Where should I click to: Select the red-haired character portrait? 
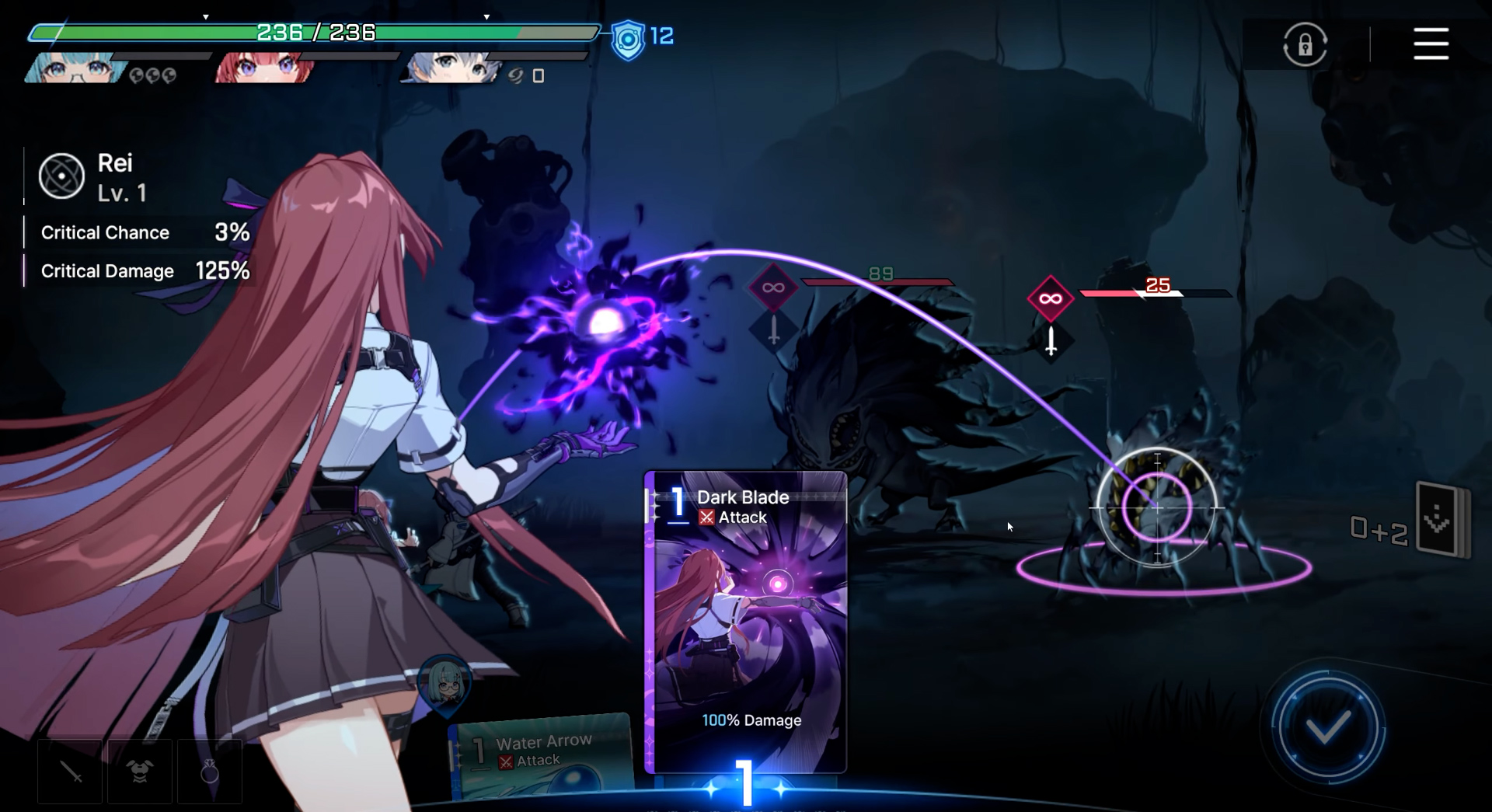point(264,68)
